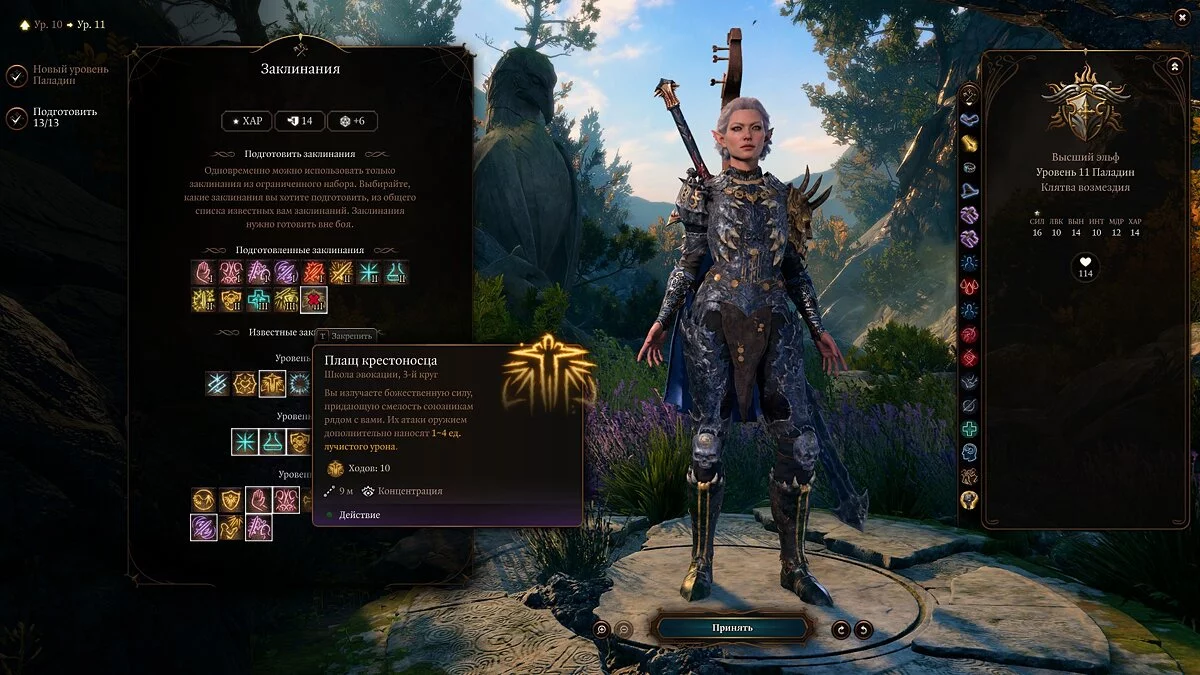Collapse the character summary panel with the chevron
Viewport: 1200px width, 675px height.
(1174, 66)
